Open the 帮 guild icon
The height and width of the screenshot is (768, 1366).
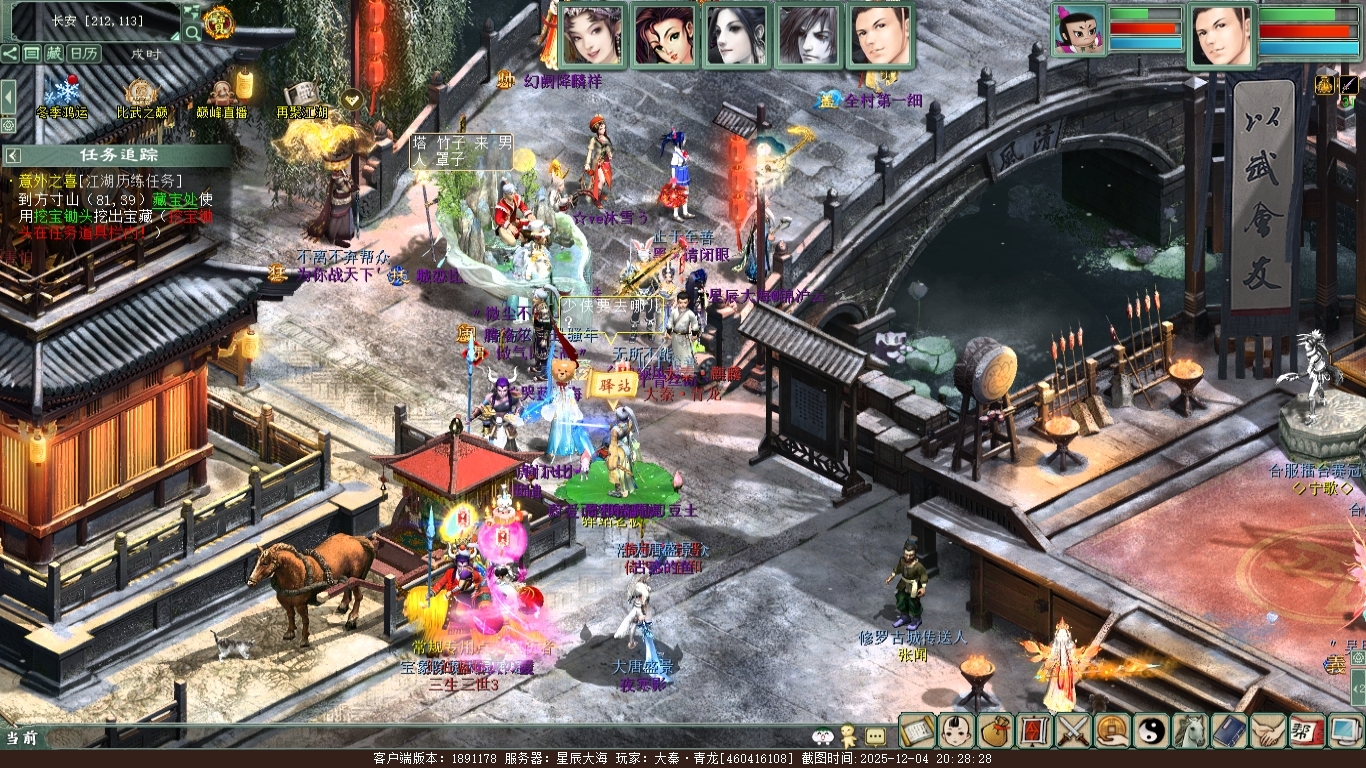(x=1307, y=731)
